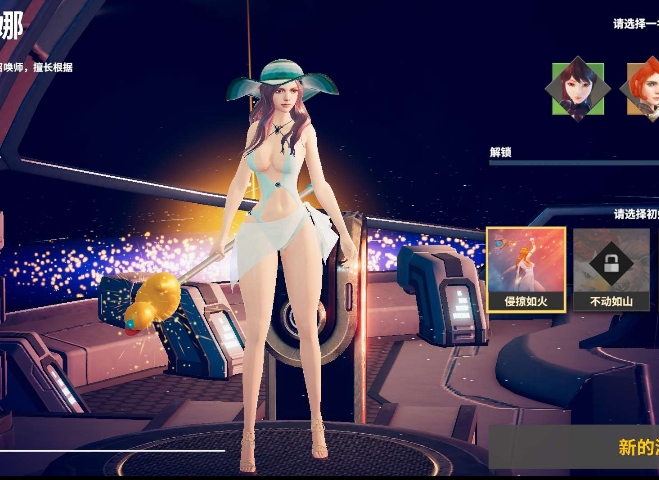Viewport: 659px width, 480px height.
Task: Choose the orange-haired hero portrait
Action: click(x=645, y=88)
